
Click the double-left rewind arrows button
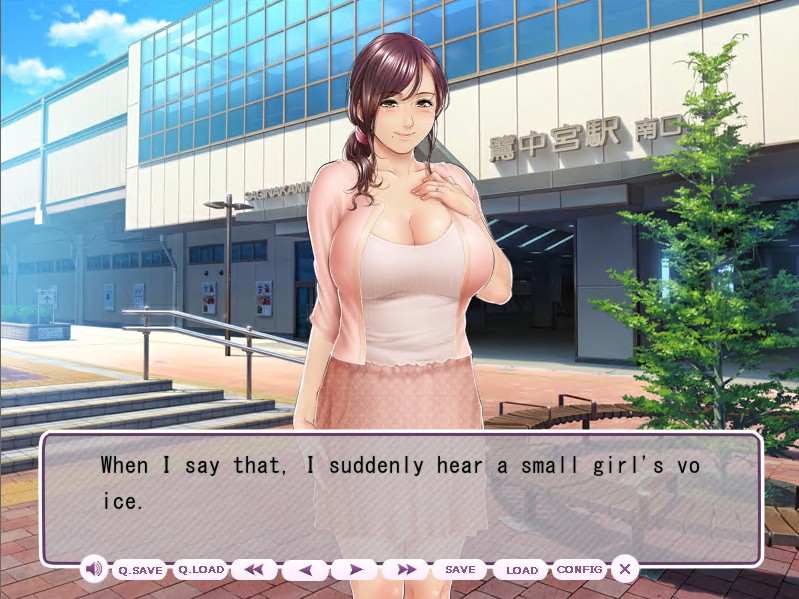pyautogui.click(x=254, y=570)
